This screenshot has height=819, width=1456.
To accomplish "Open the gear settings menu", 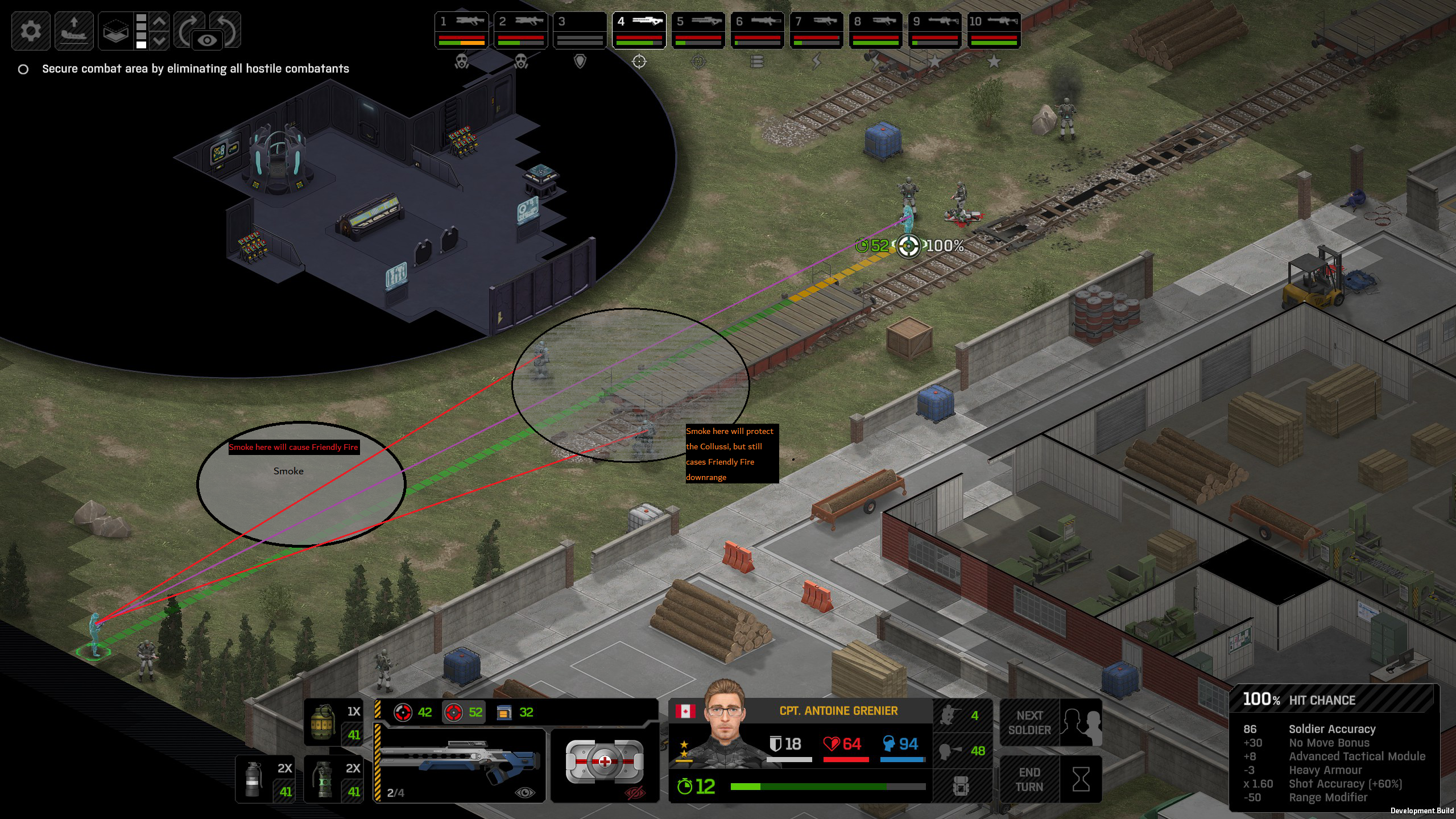I will pos(31,30).
